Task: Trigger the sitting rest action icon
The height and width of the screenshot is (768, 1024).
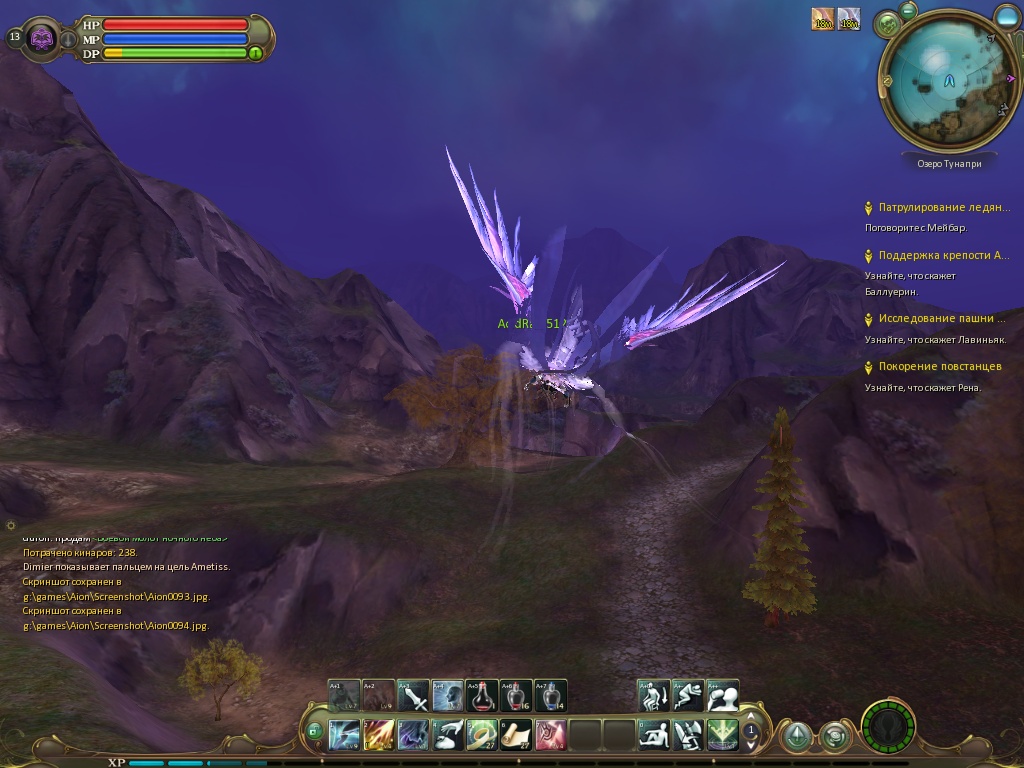Action: [654, 735]
